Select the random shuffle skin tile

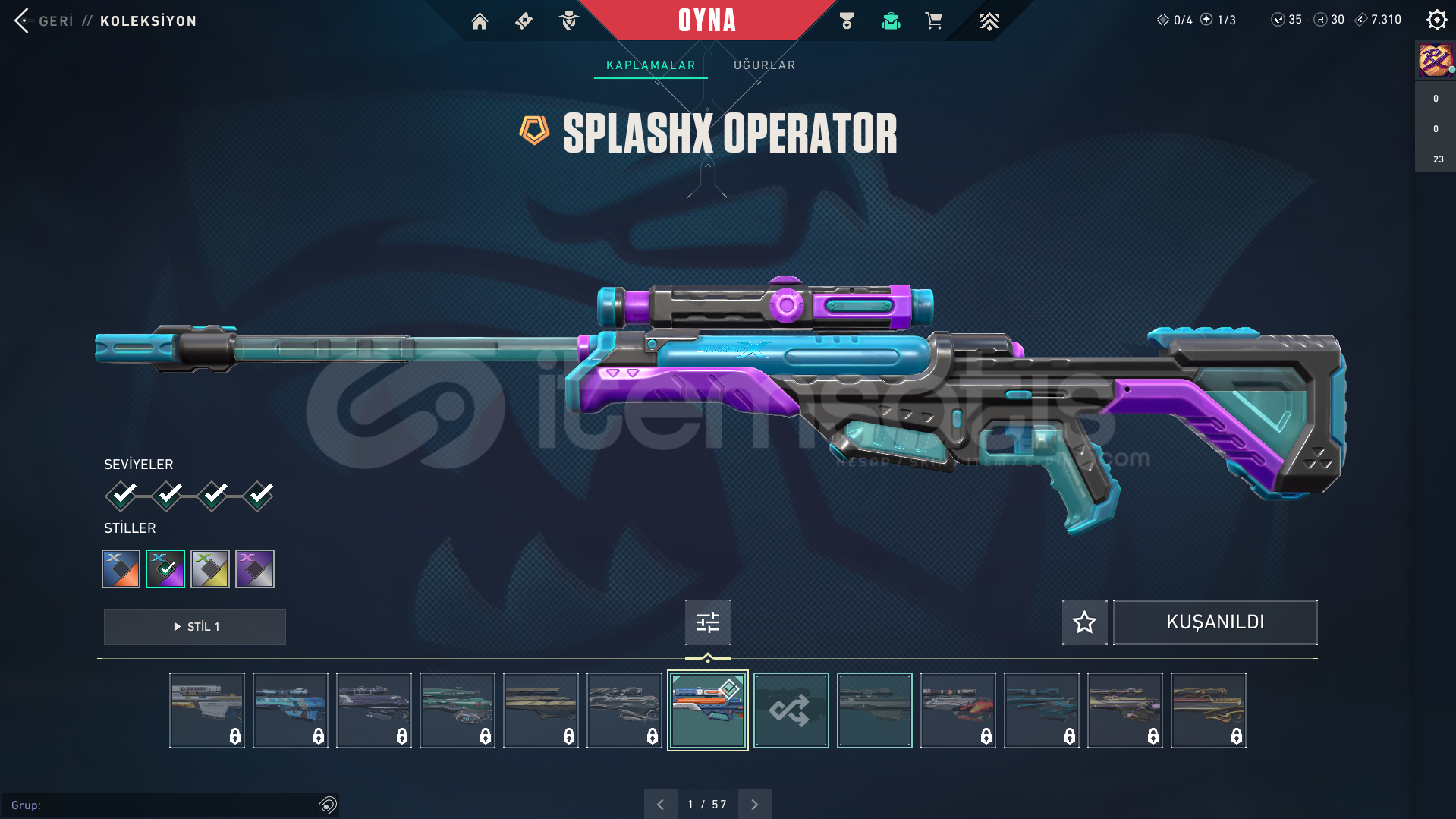click(791, 710)
